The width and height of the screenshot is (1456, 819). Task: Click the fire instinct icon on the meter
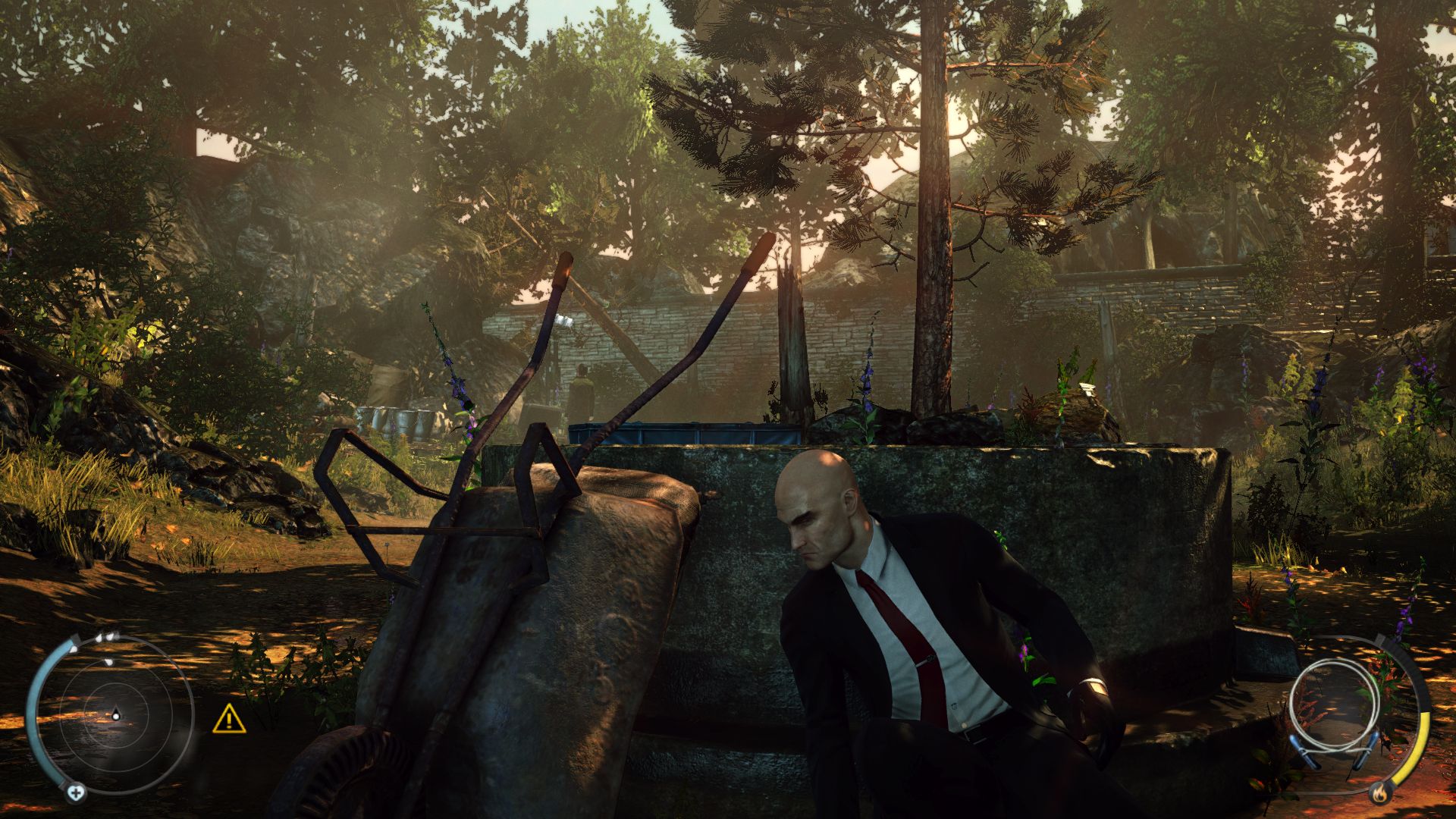click(1380, 793)
